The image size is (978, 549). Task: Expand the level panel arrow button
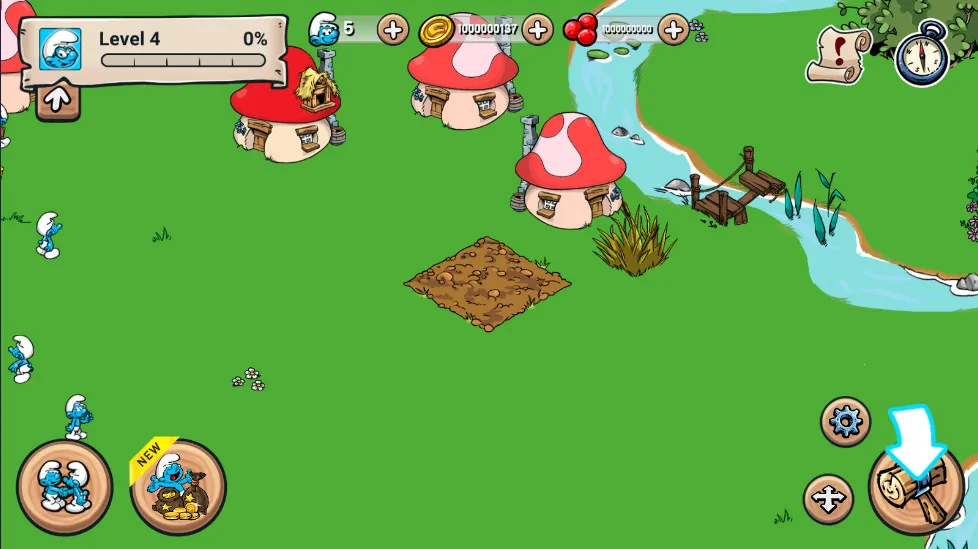57,98
